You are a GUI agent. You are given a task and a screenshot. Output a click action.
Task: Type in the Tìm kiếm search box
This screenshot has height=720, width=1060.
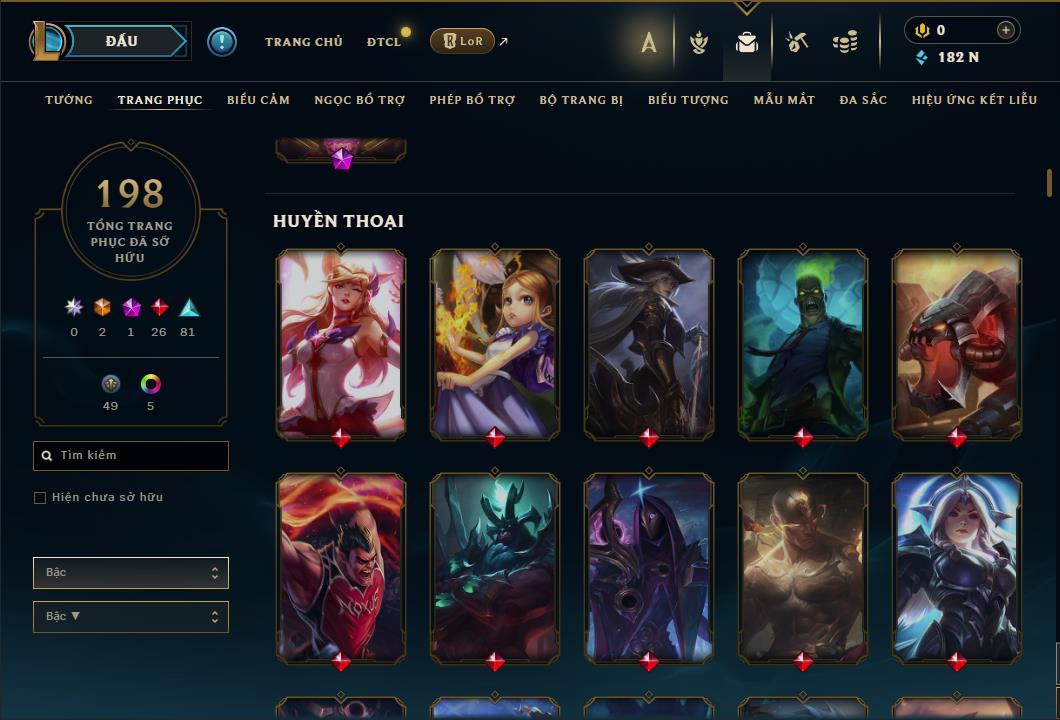tap(140, 456)
